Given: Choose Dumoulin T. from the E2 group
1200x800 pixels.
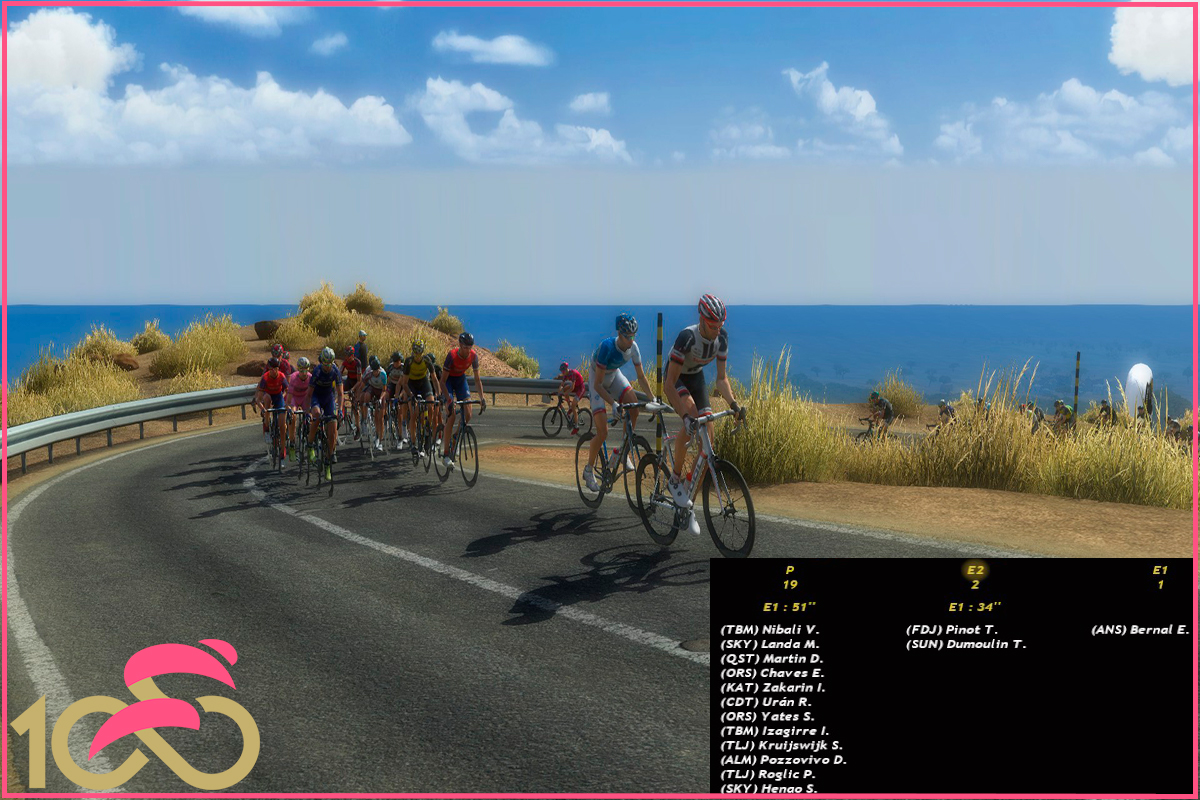Looking at the screenshot, I should point(965,645).
